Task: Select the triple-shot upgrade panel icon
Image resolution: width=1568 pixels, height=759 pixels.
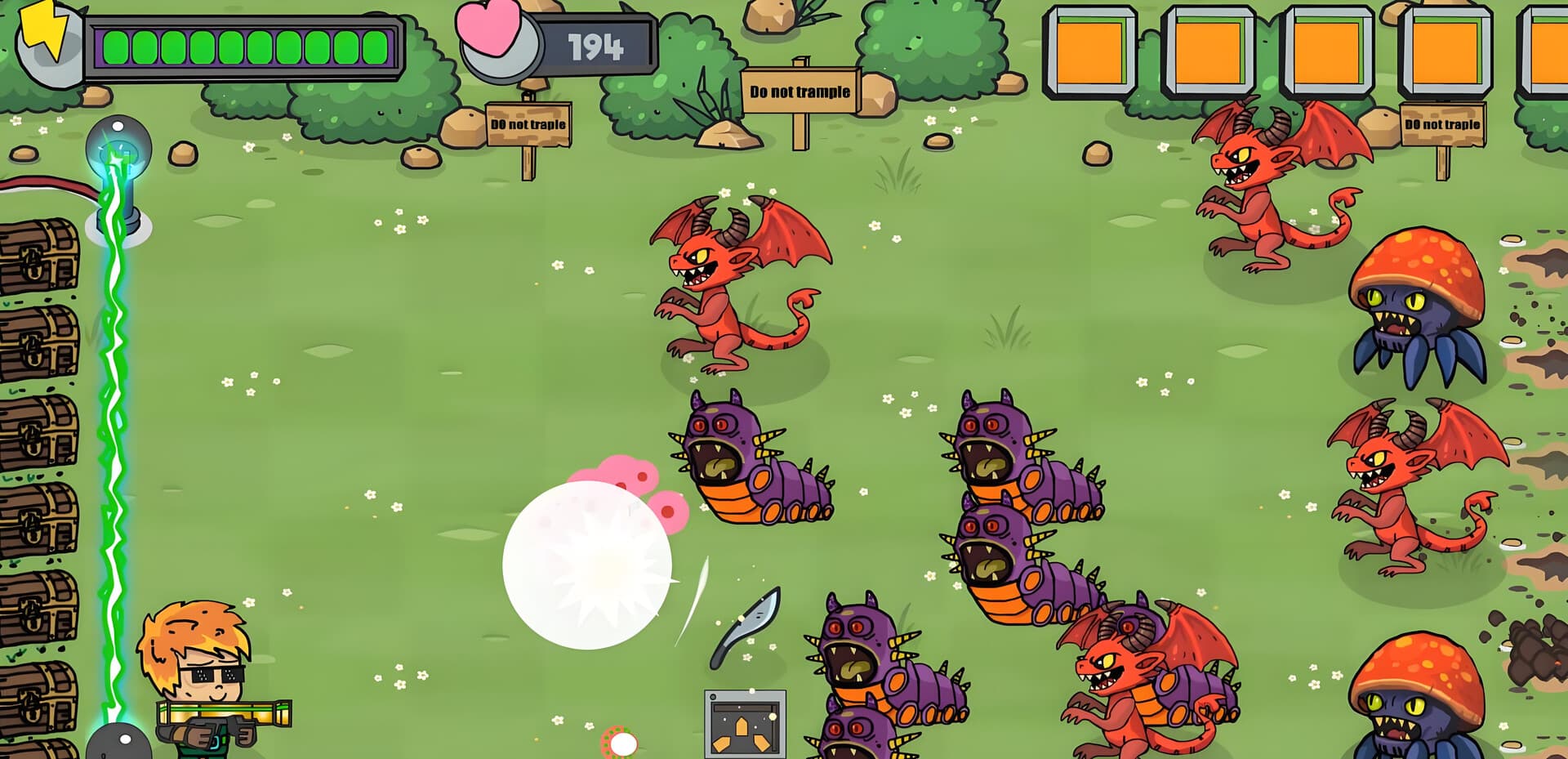Action: [744, 724]
